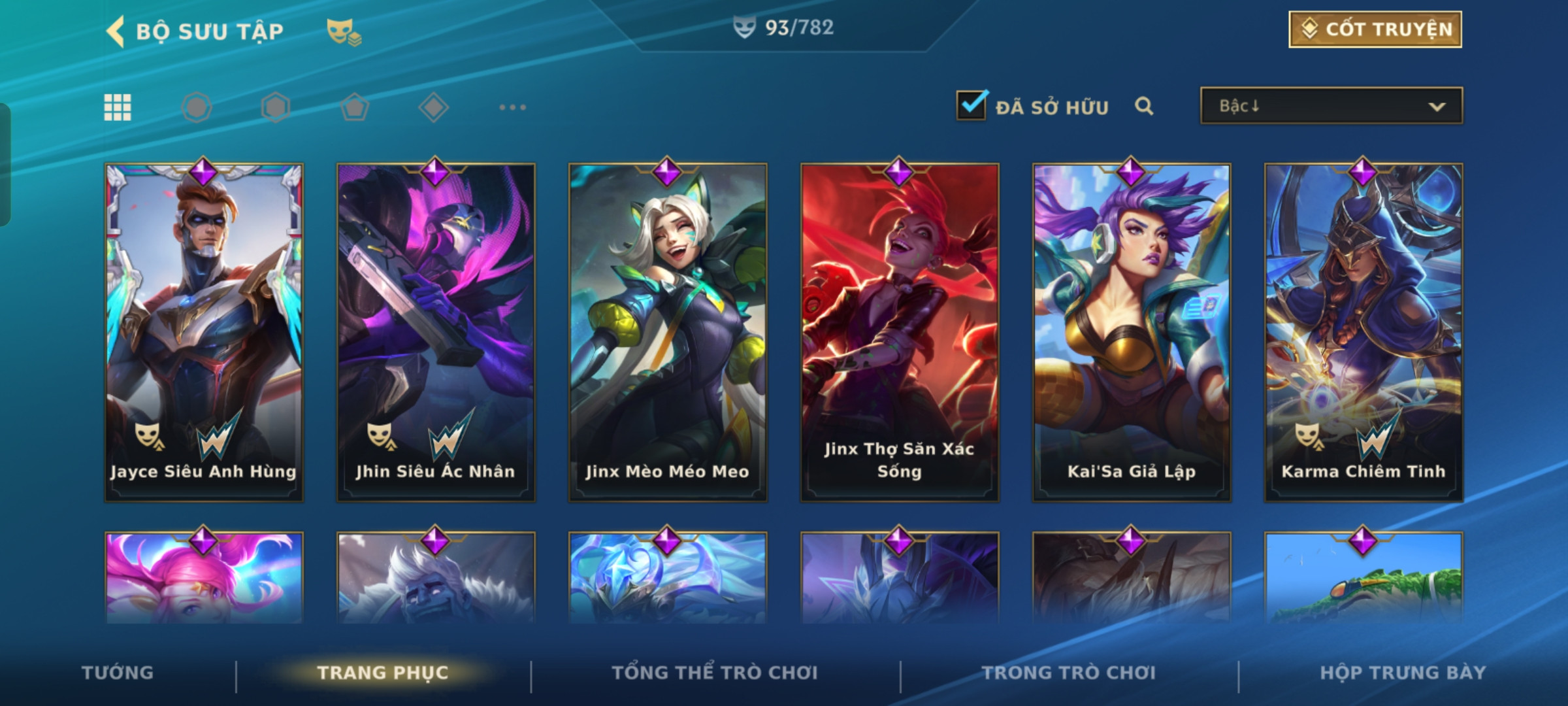Switch to the Tướng tab

click(118, 673)
